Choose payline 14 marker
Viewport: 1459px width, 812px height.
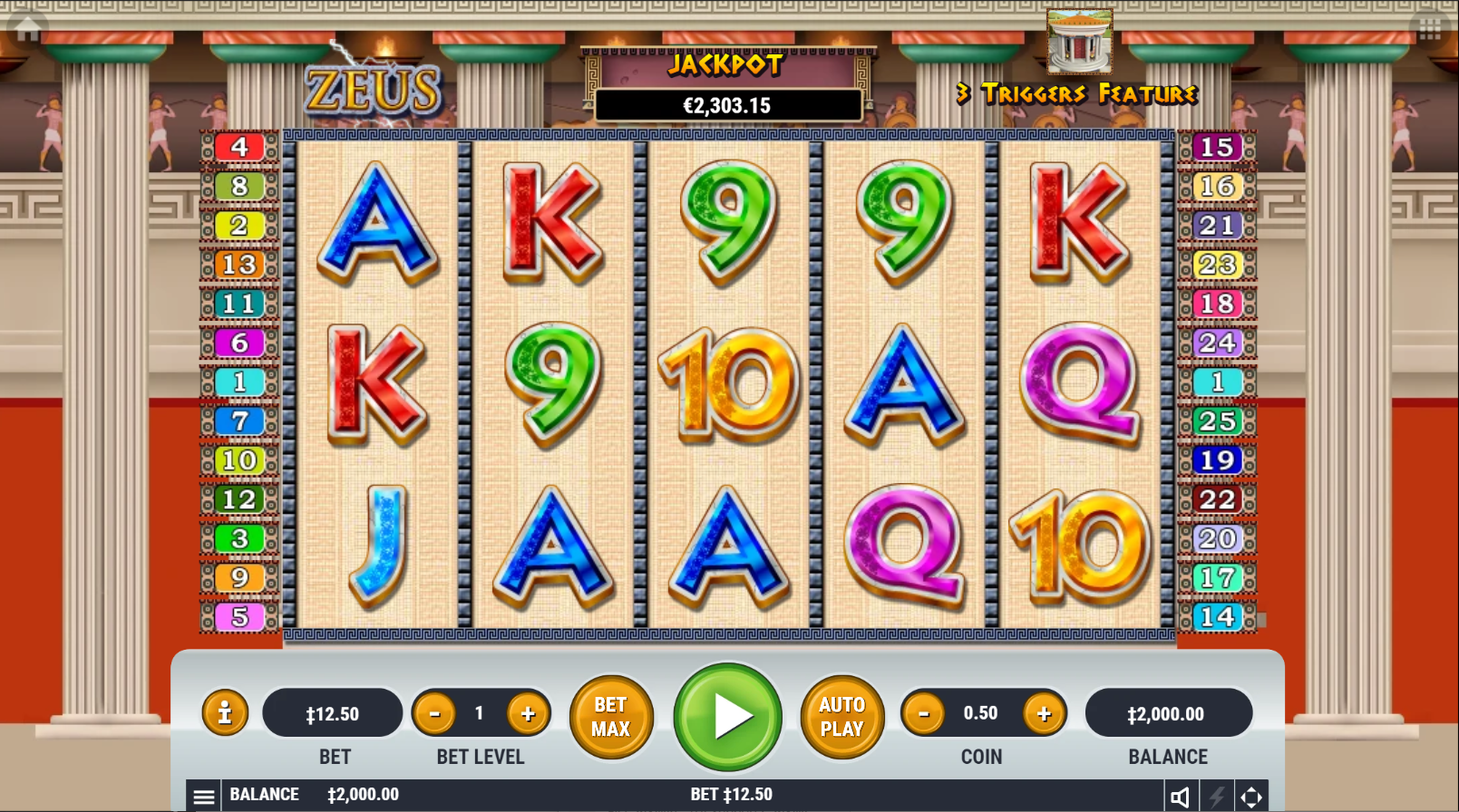point(1217,617)
